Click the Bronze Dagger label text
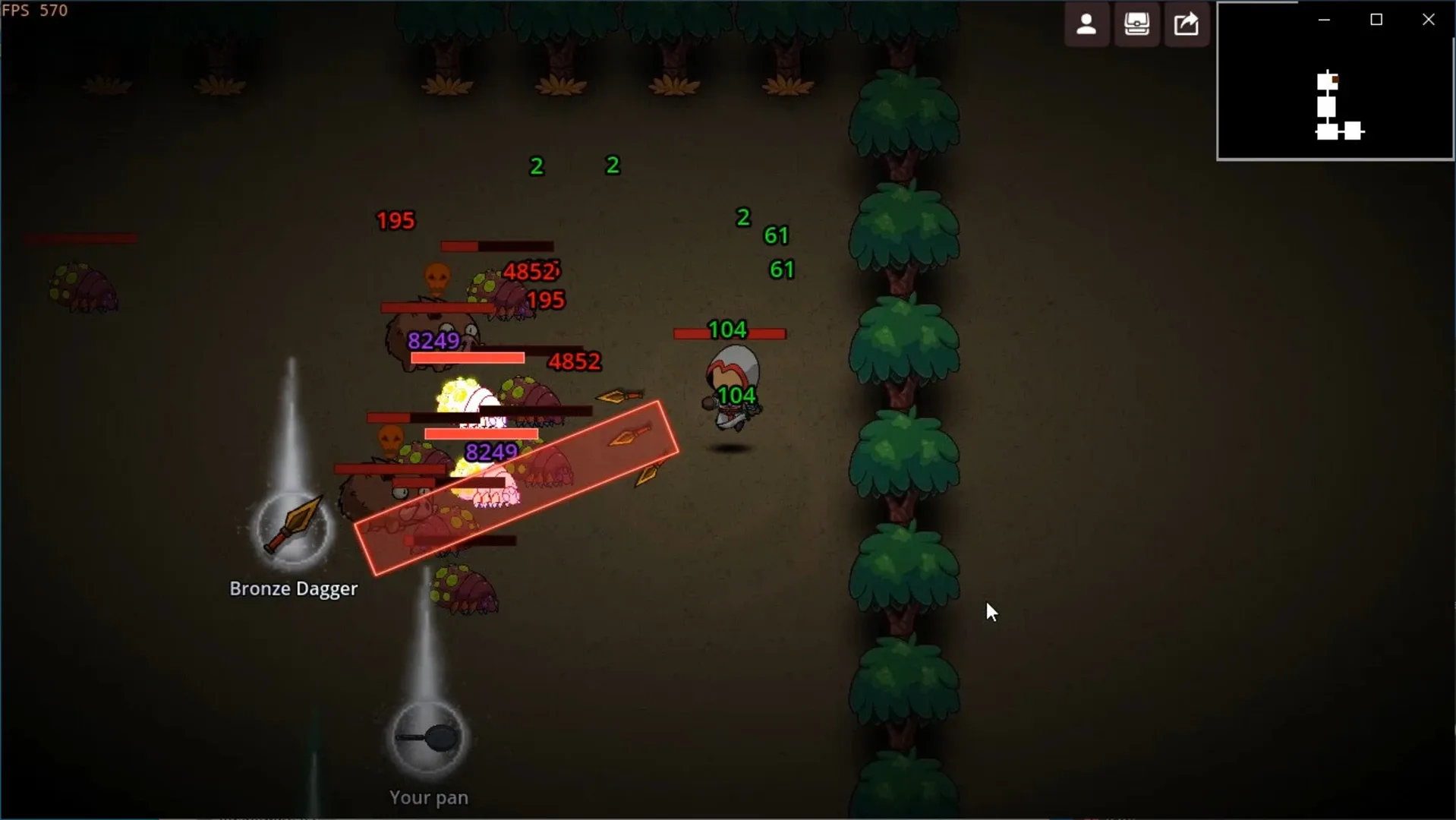 coord(294,588)
